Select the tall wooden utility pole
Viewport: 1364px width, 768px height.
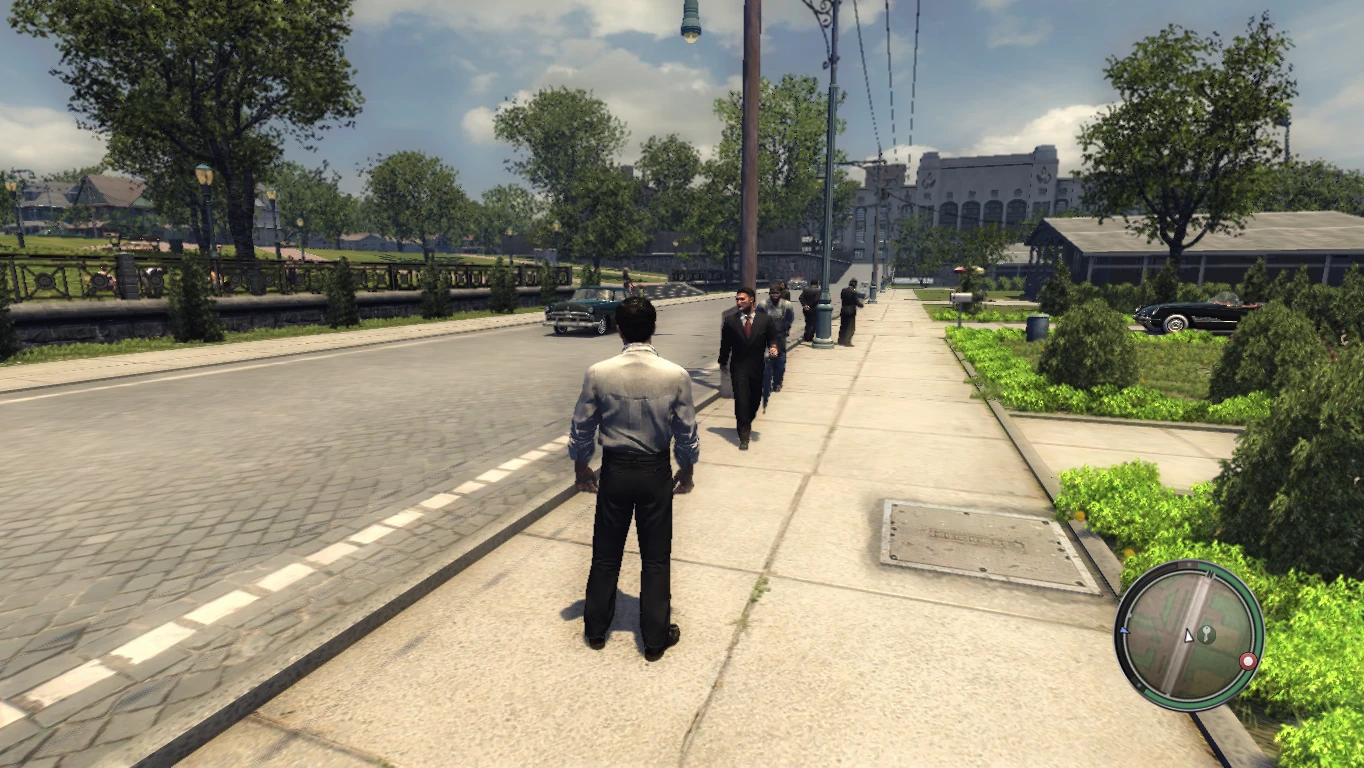pyautogui.click(x=750, y=150)
